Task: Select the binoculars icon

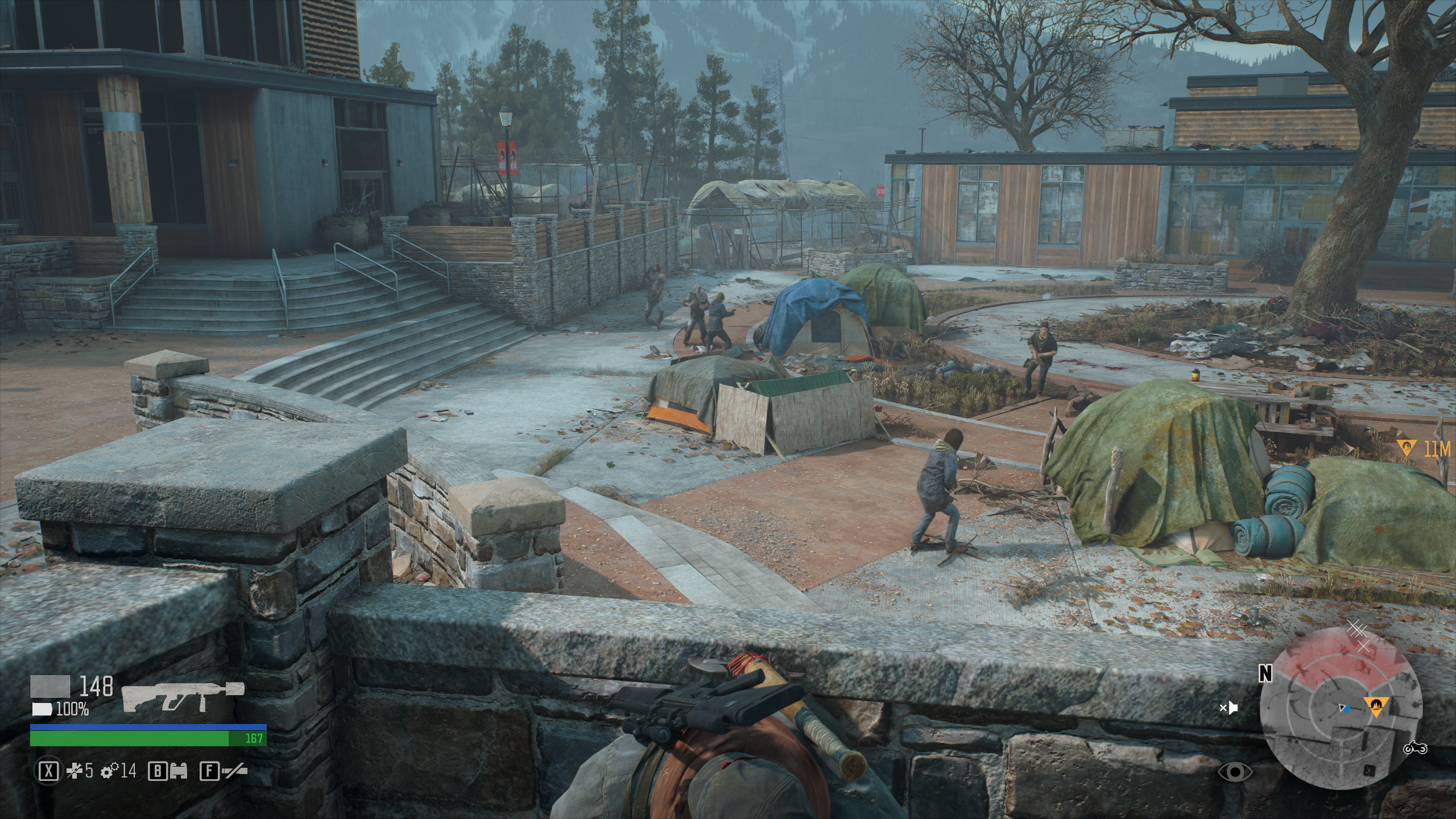Action: (x=179, y=771)
